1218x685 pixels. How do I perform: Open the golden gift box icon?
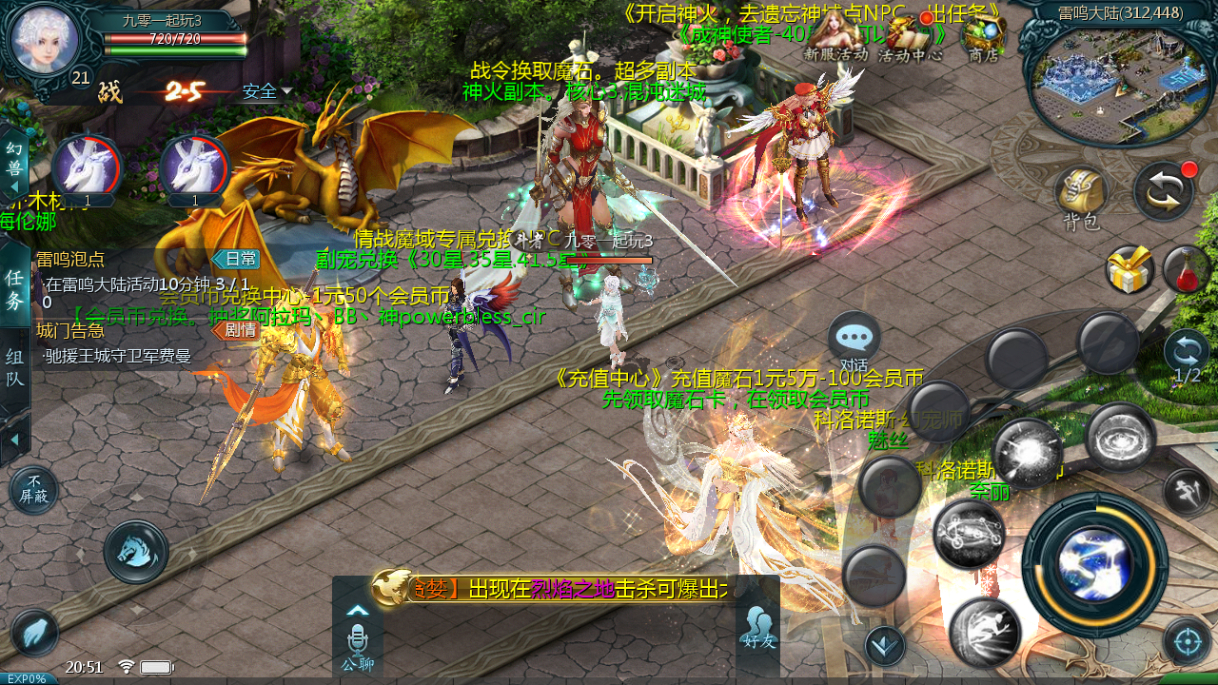coord(1129,270)
